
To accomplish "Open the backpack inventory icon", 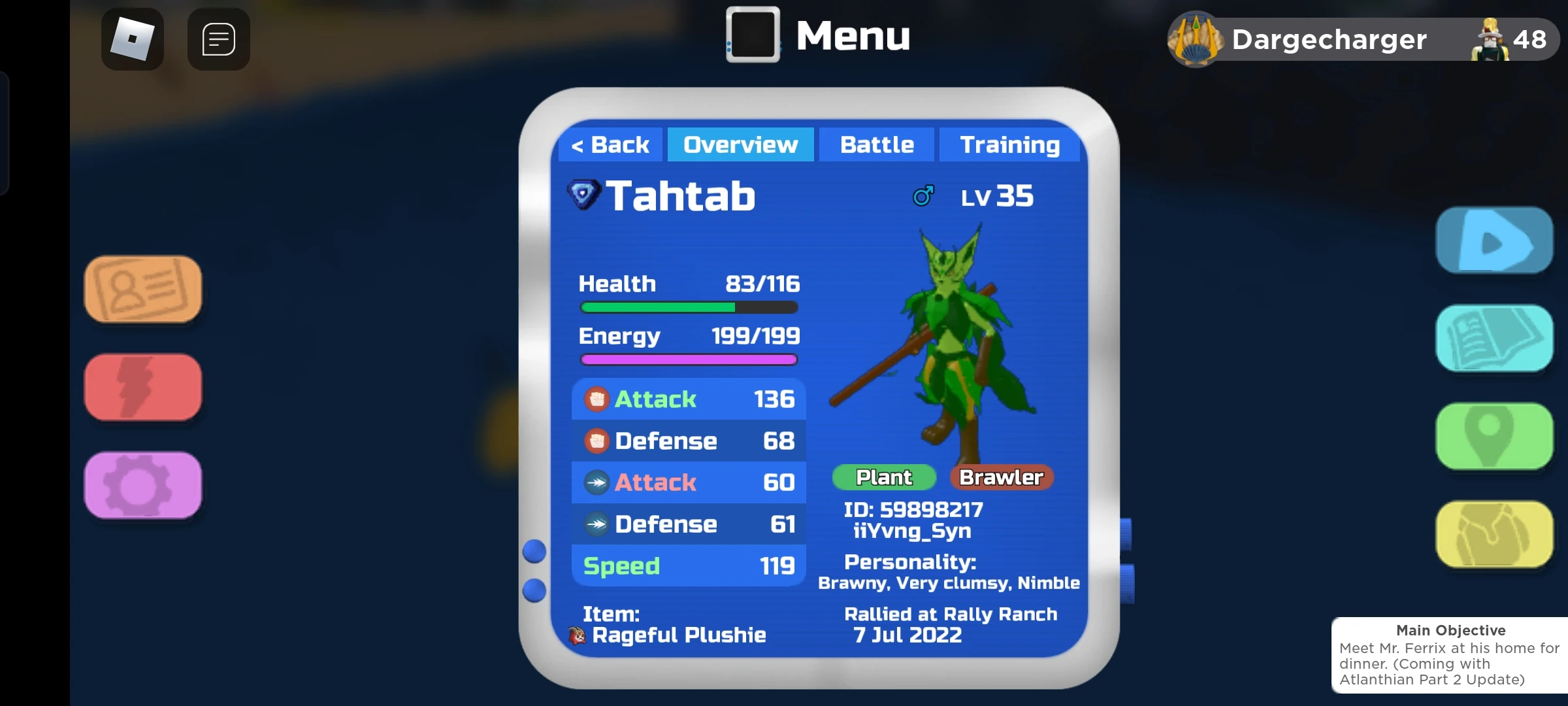I will click(1495, 534).
